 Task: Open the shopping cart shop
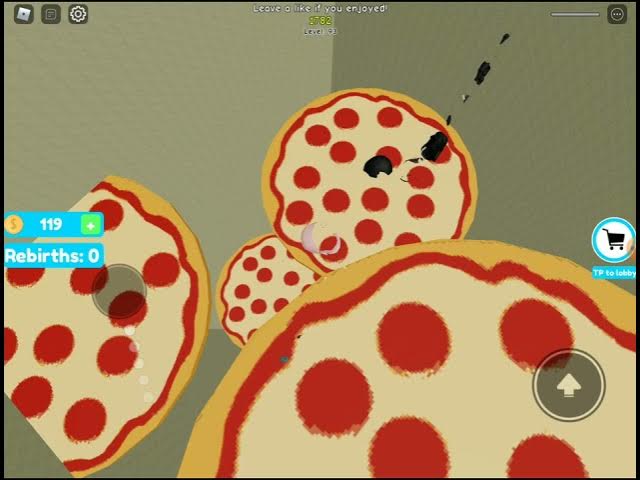614,240
